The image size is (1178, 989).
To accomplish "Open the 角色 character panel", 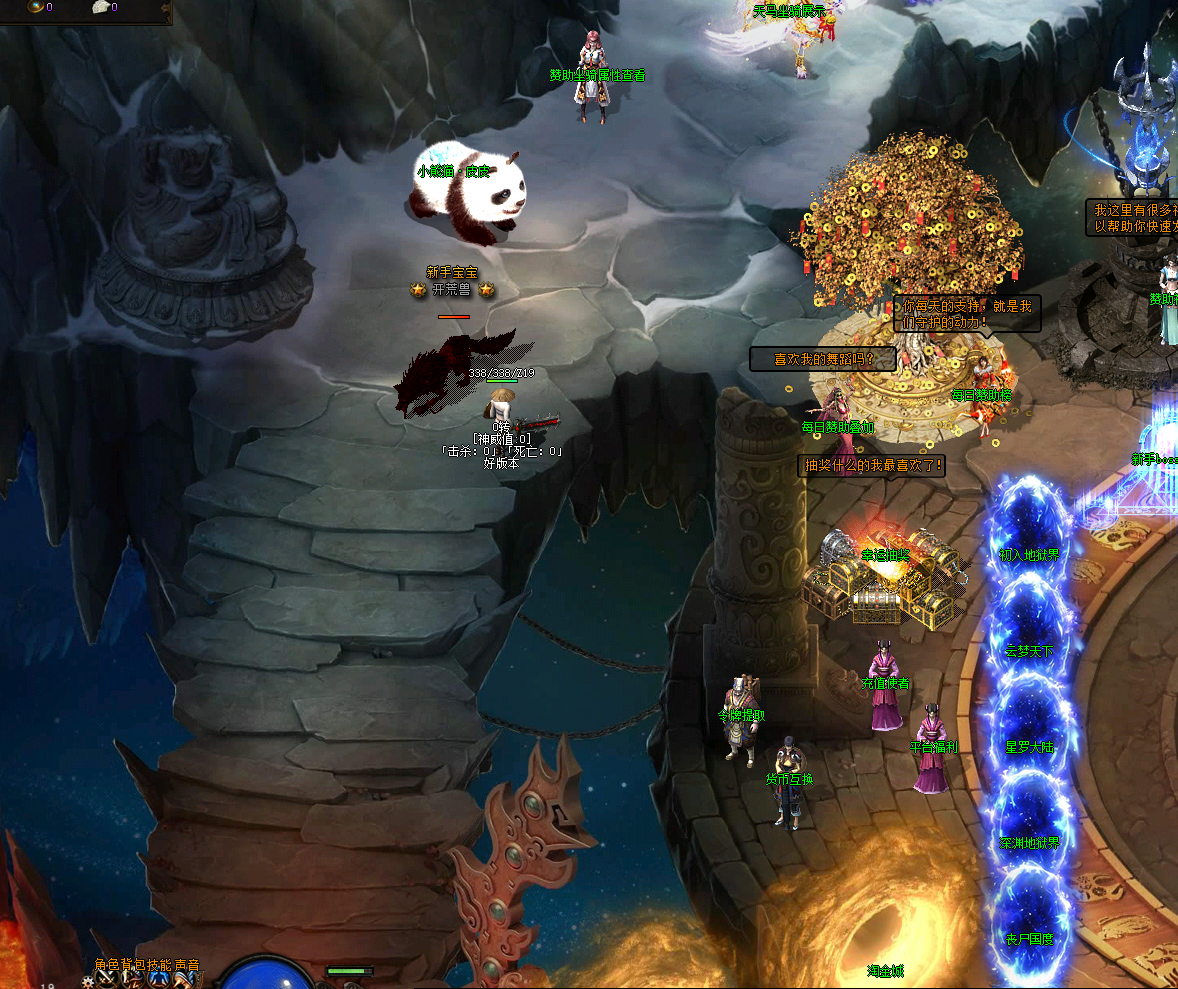I will [x=107, y=966].
